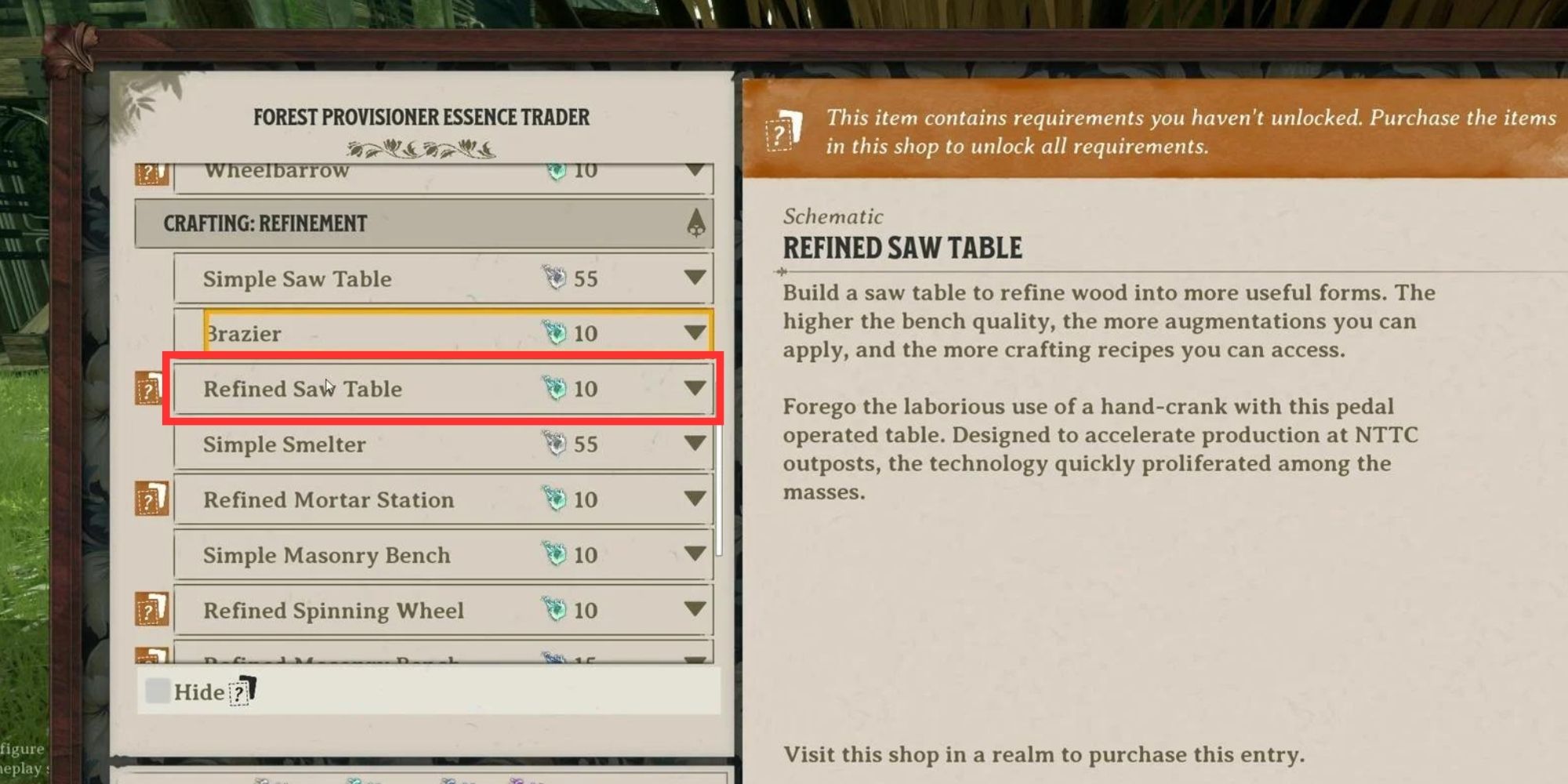Enable the Hide checkbox at the list bottom
Image resolution: width=1568 pixels, height=784 pixels.
point(158,690)
